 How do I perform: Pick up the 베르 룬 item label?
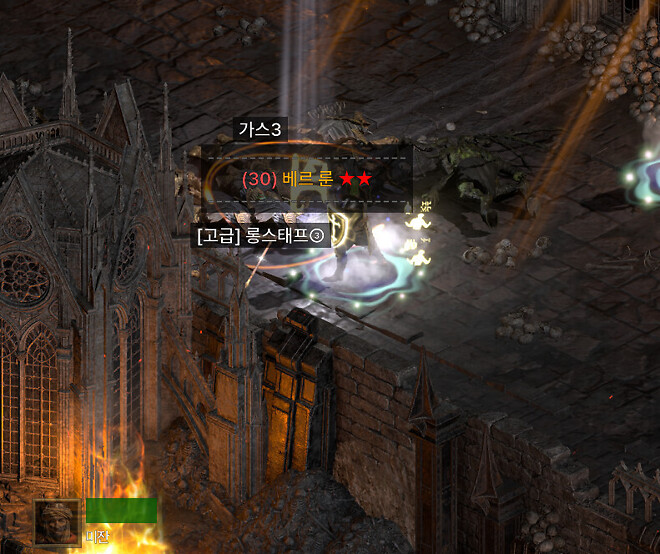(x=306, y=179)
